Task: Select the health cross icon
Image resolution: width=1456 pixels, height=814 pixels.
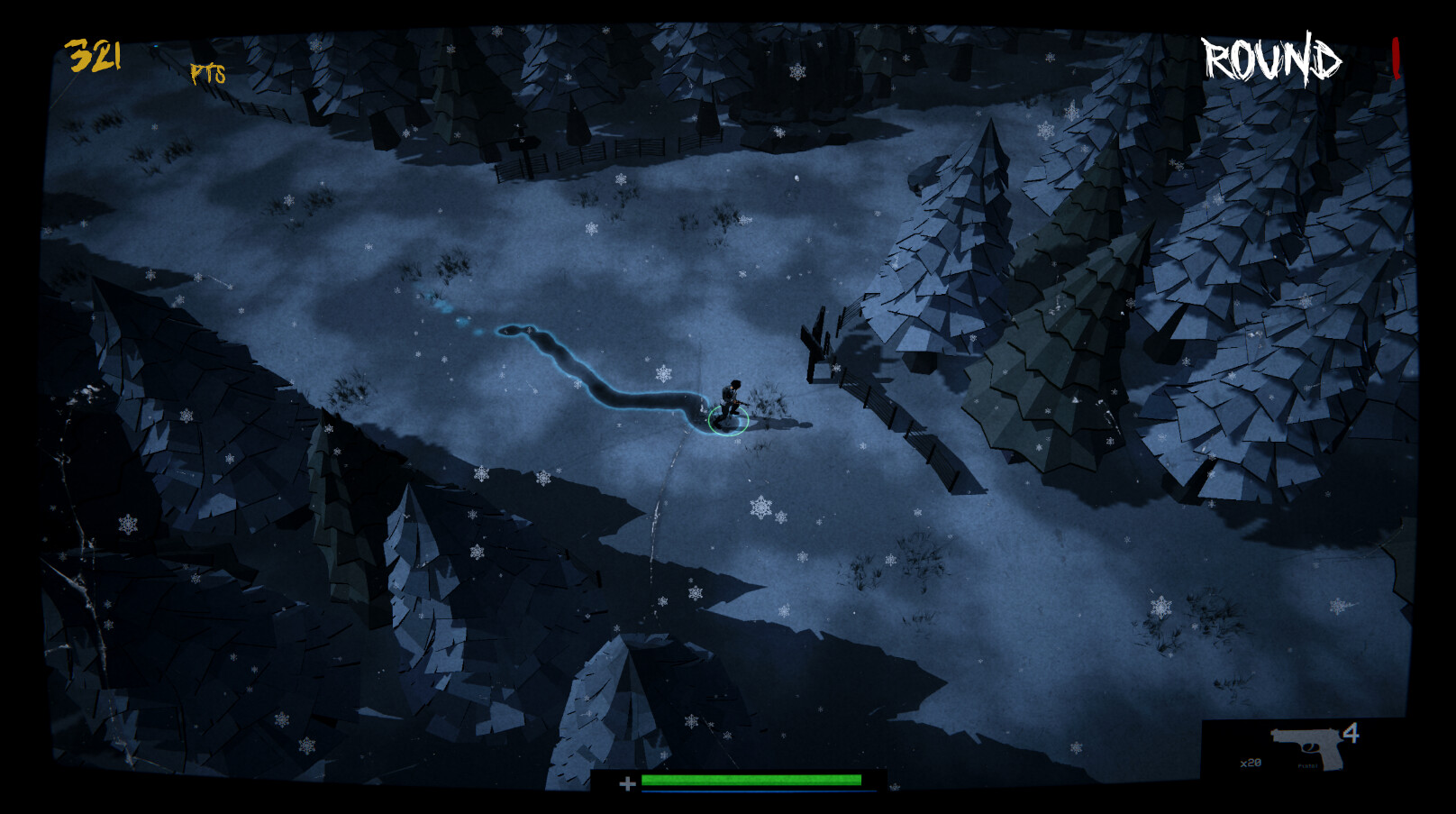Action: coord(627,782)
